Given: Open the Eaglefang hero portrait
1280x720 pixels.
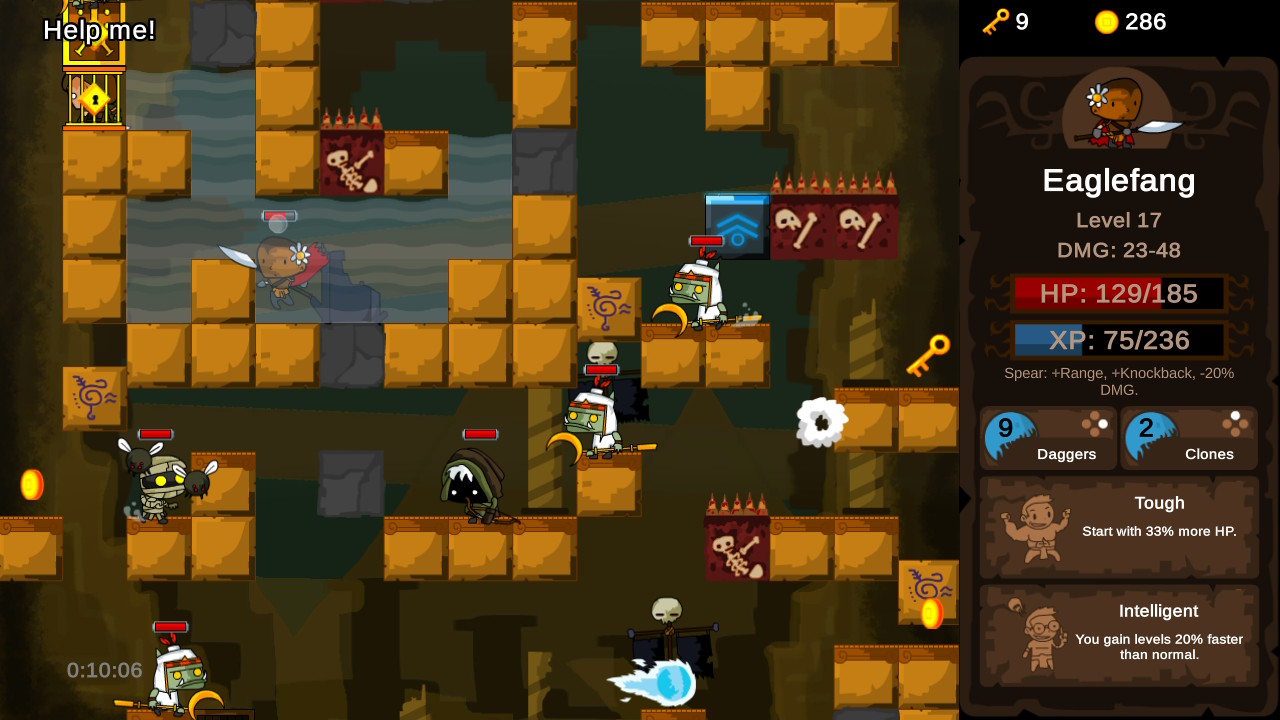Looking at the screenshot, I should pos(1118,110).
